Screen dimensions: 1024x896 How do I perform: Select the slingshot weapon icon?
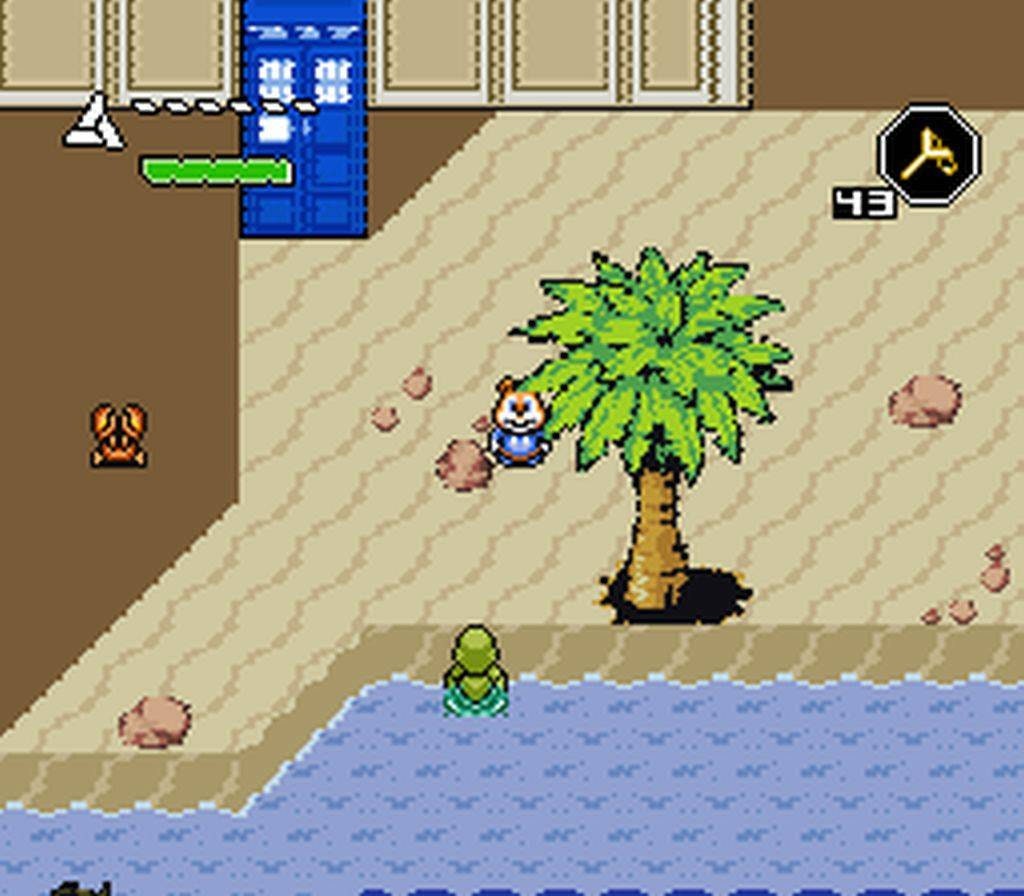tap(928, 155)
